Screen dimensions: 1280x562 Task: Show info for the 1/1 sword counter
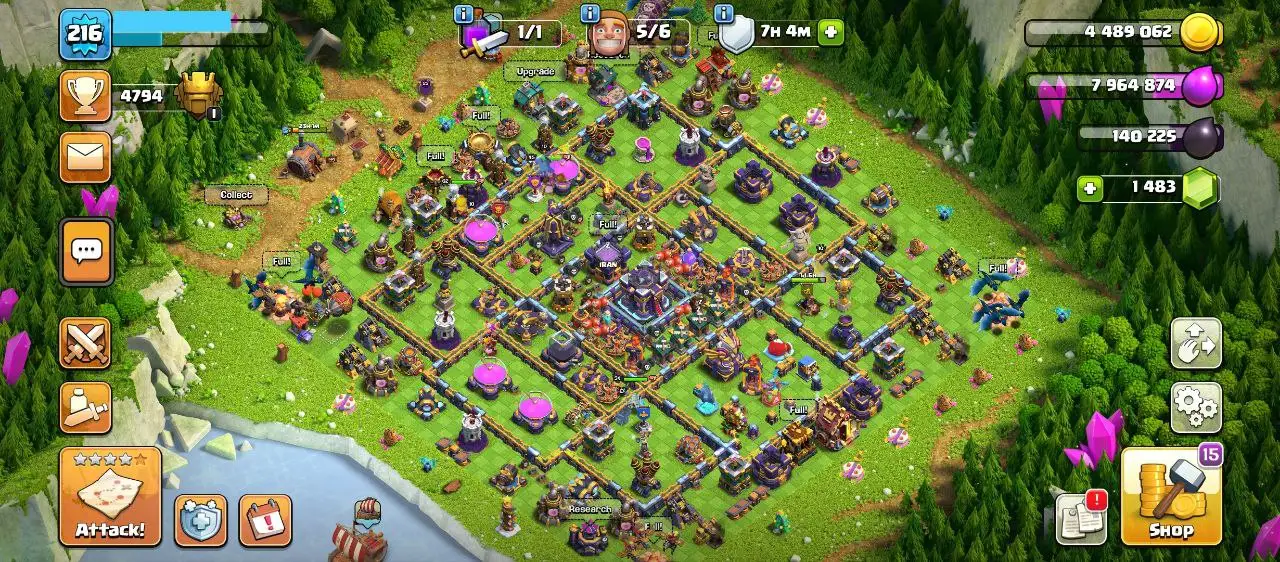pos(464,14)
